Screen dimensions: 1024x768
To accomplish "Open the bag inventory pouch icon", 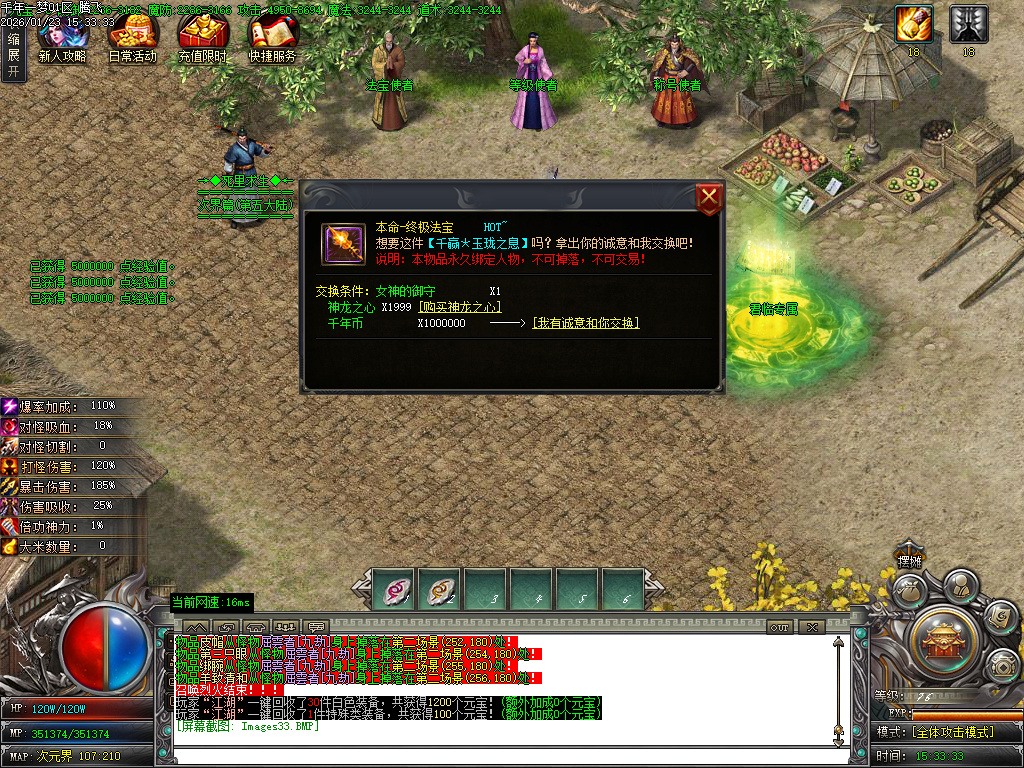I will [908, 592].
